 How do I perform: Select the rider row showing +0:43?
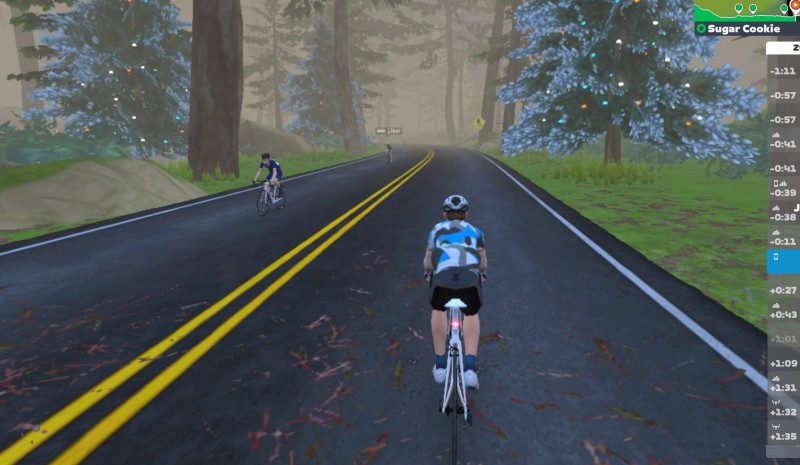(x=783, y=314)
